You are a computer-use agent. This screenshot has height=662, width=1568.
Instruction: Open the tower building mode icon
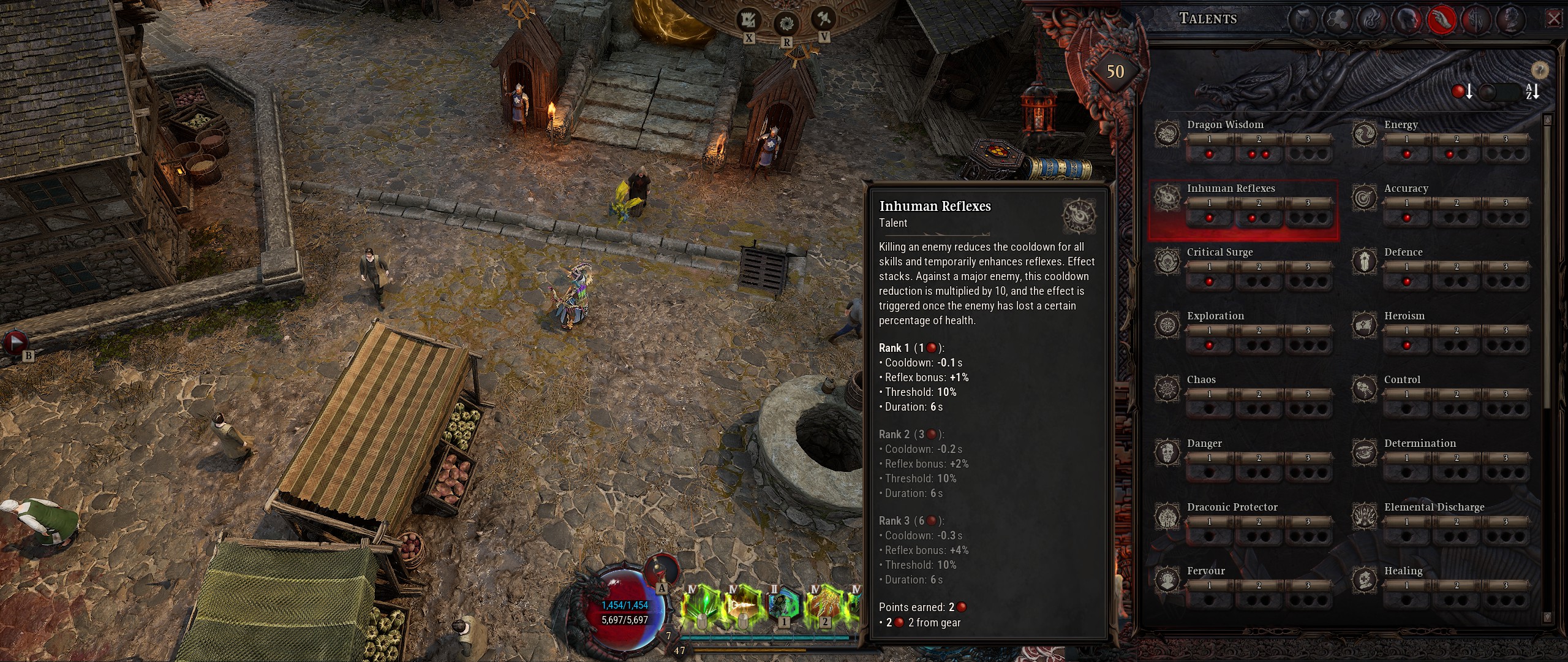748,21
